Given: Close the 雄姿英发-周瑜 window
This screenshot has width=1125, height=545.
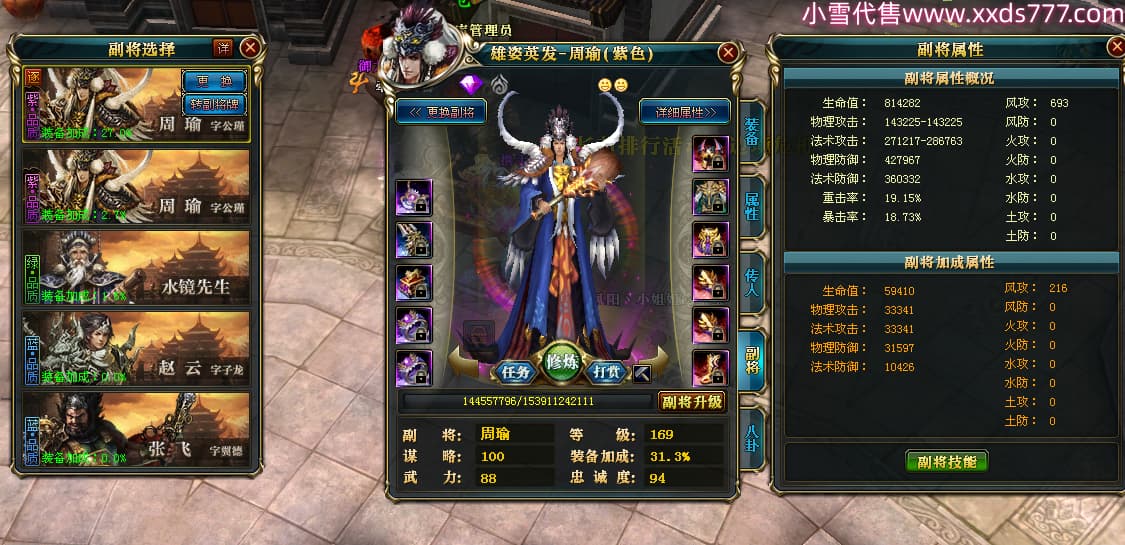Looking at the screenshot, I should pos(729,53).
